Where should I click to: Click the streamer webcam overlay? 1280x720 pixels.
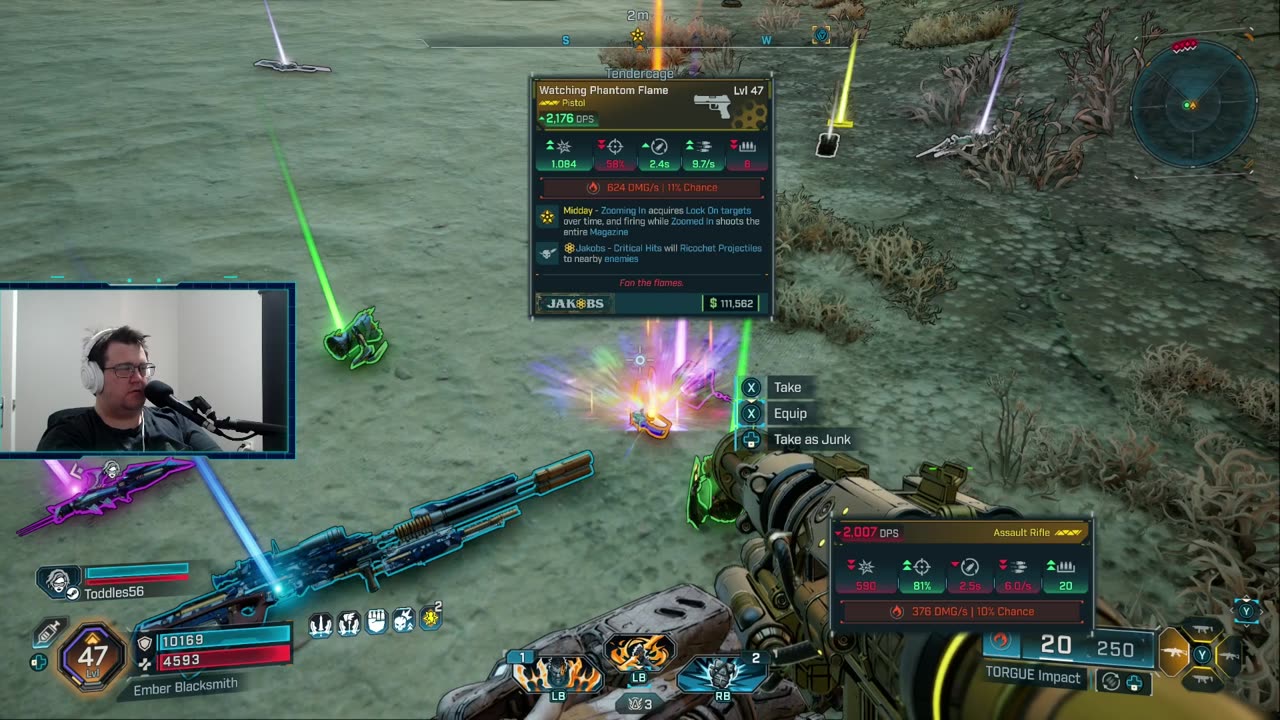[146, 370]
